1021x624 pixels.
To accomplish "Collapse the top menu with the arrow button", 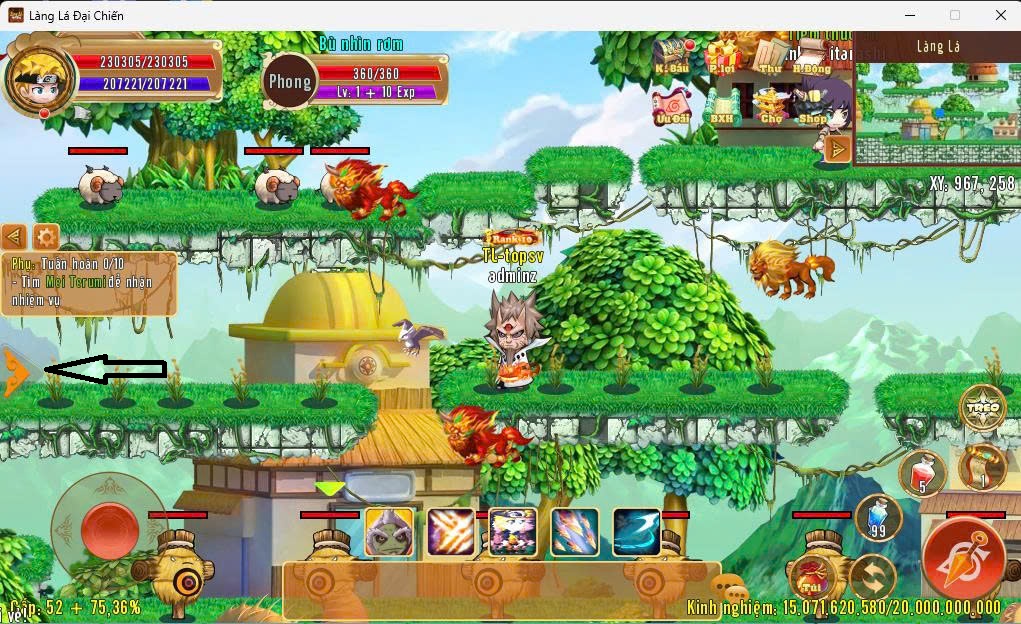I will (837, 149).
